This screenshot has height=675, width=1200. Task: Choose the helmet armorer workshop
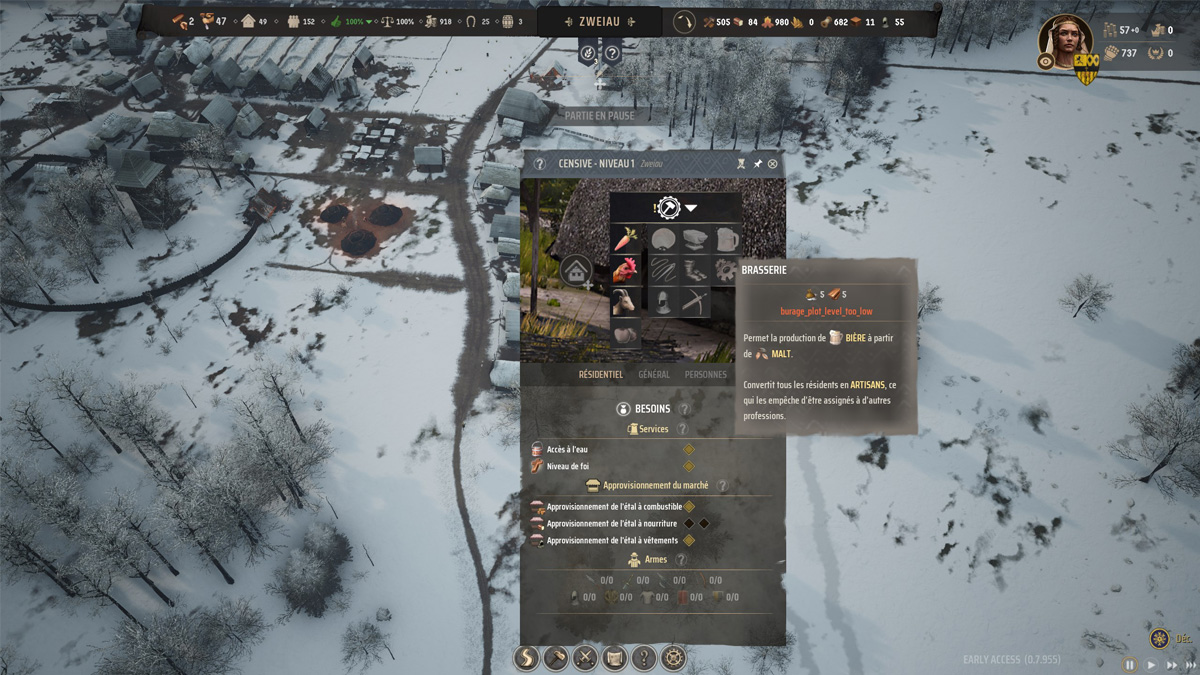[663, 301]
